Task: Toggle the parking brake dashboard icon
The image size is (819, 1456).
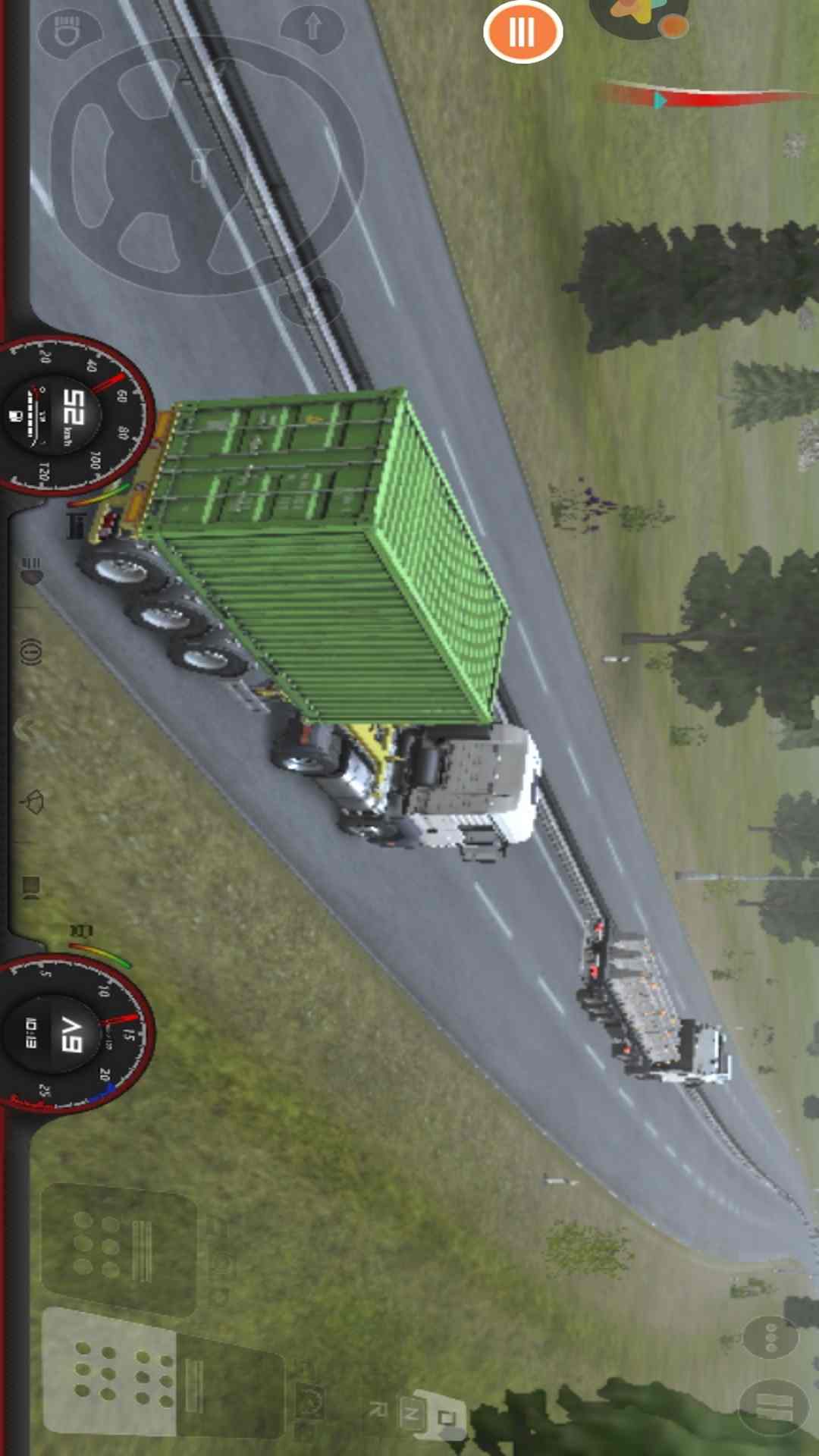Action: 30,651
